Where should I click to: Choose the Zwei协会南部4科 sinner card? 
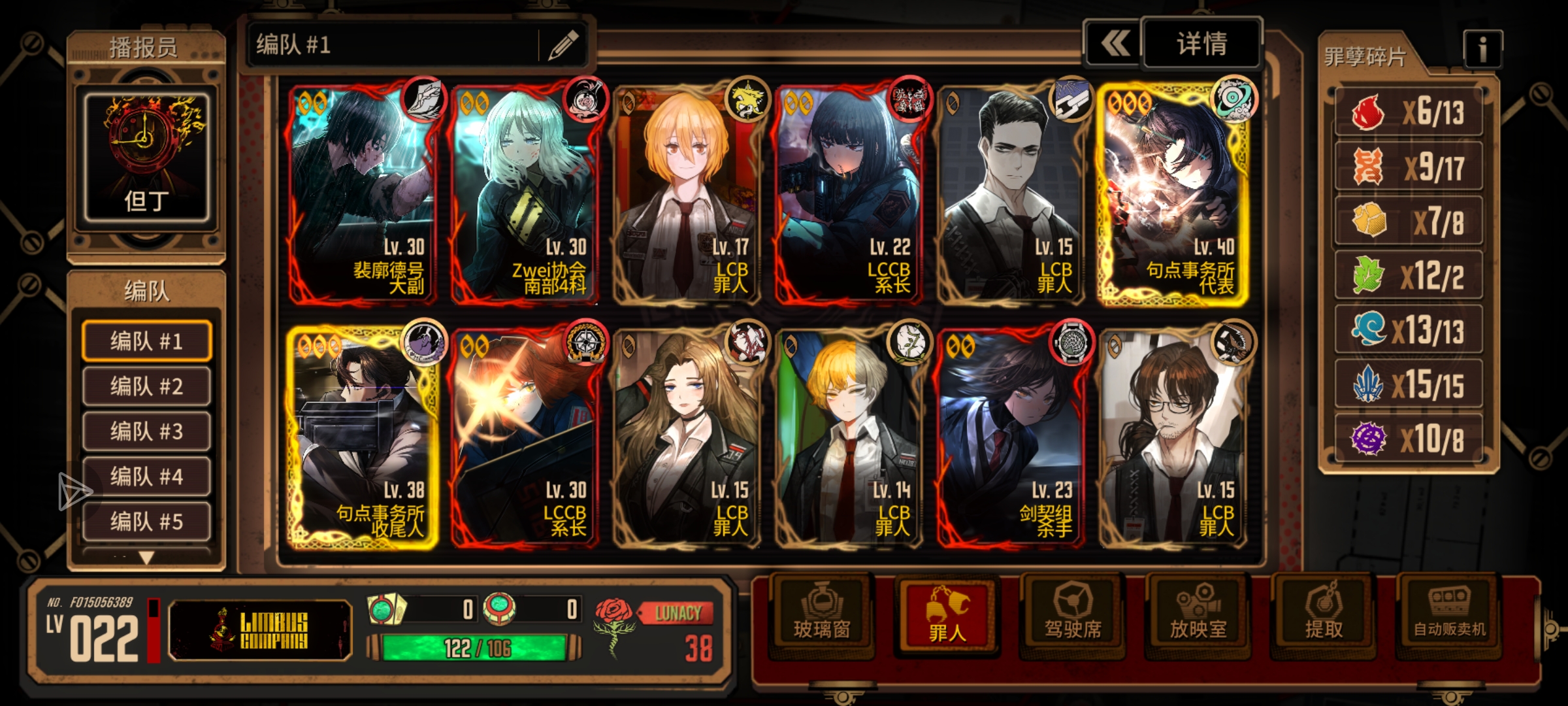[x=525, y=194]
